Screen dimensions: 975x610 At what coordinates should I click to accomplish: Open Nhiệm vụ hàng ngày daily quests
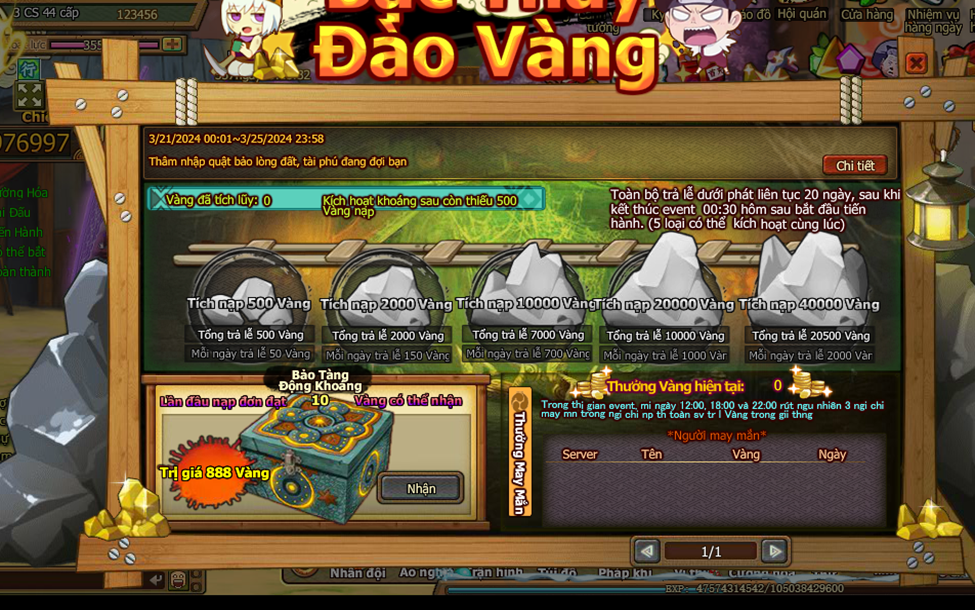point(932,20)
